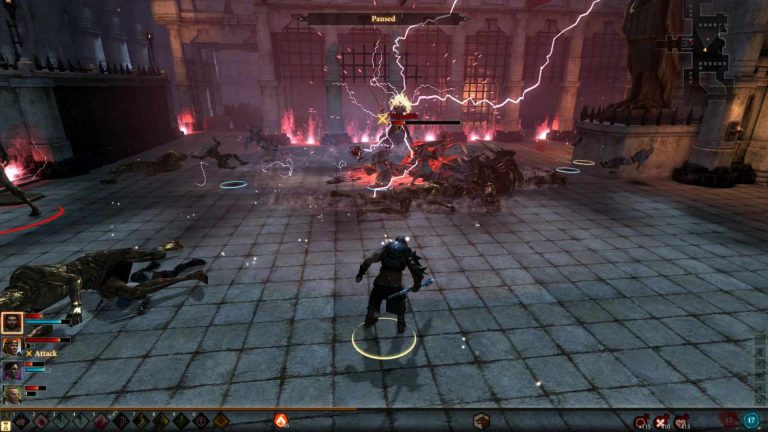The height and width of the screenshot is (432, 768).
Task: Select the highlighted party leader portrait
Action: coord(13,322)
